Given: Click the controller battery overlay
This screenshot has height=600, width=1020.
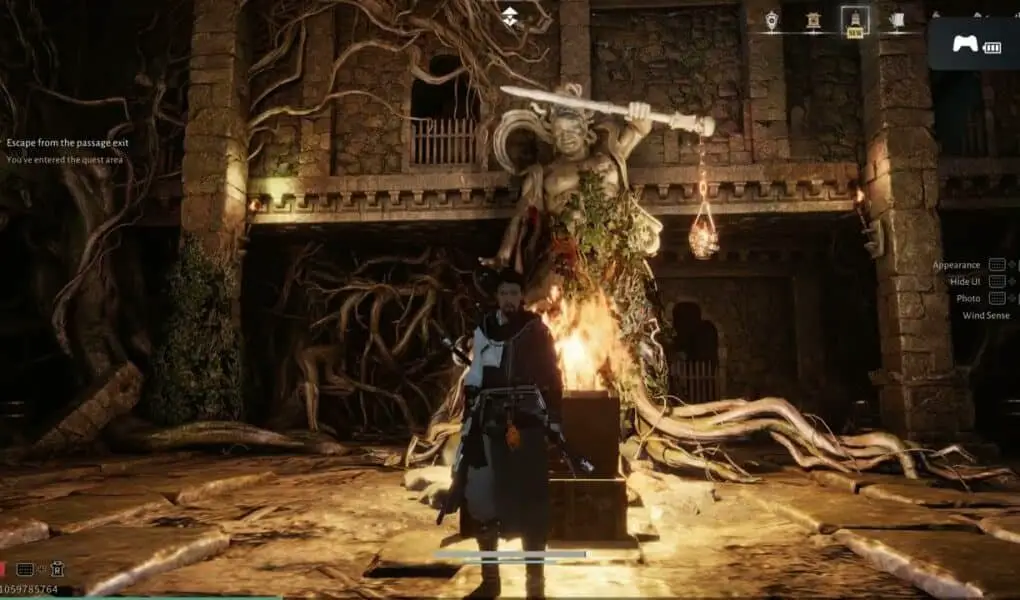Looking at the screenshot, I should coord(974,45).
